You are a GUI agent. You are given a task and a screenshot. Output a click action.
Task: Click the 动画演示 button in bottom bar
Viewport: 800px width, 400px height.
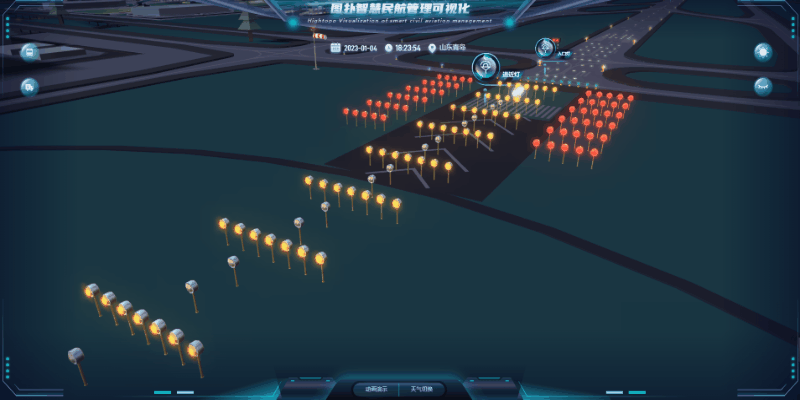[x=377, y=388]
